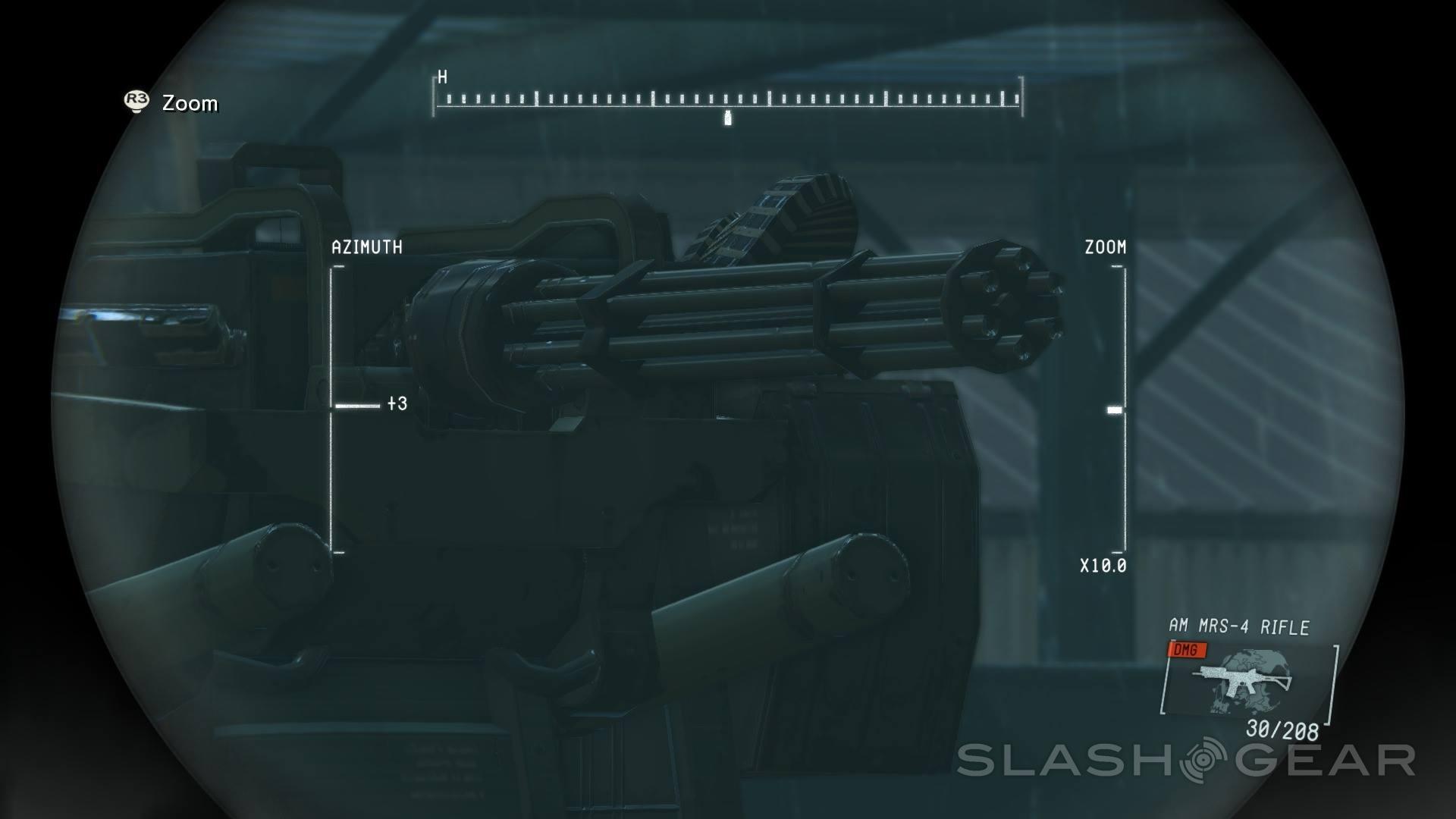Screen dimensions: 1456x819
Task: Select the AM MRS-4 rifle weapon icon
Action: point(1244,680)
